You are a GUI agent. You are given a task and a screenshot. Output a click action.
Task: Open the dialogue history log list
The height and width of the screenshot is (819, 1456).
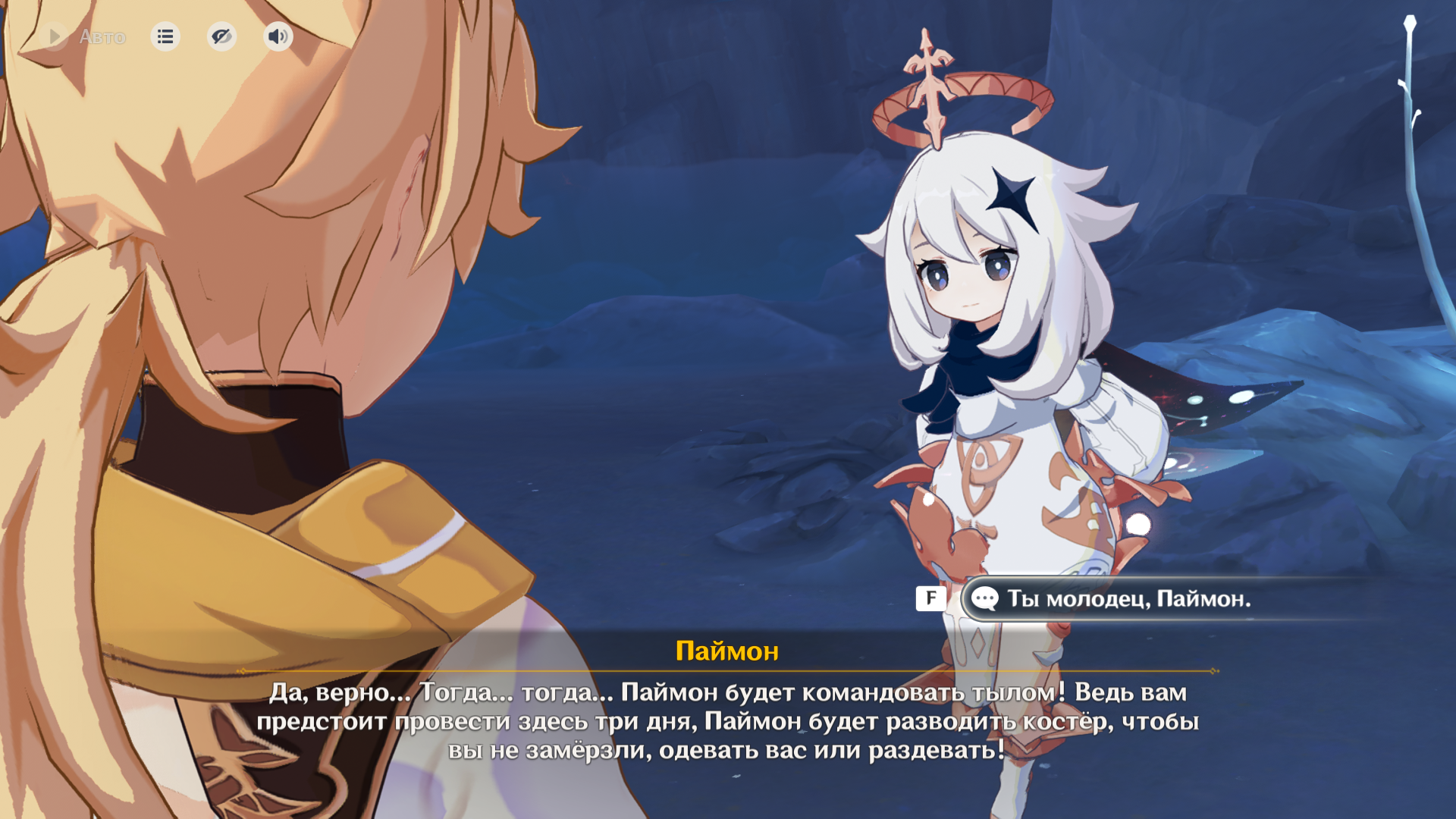tap(165, 36)
